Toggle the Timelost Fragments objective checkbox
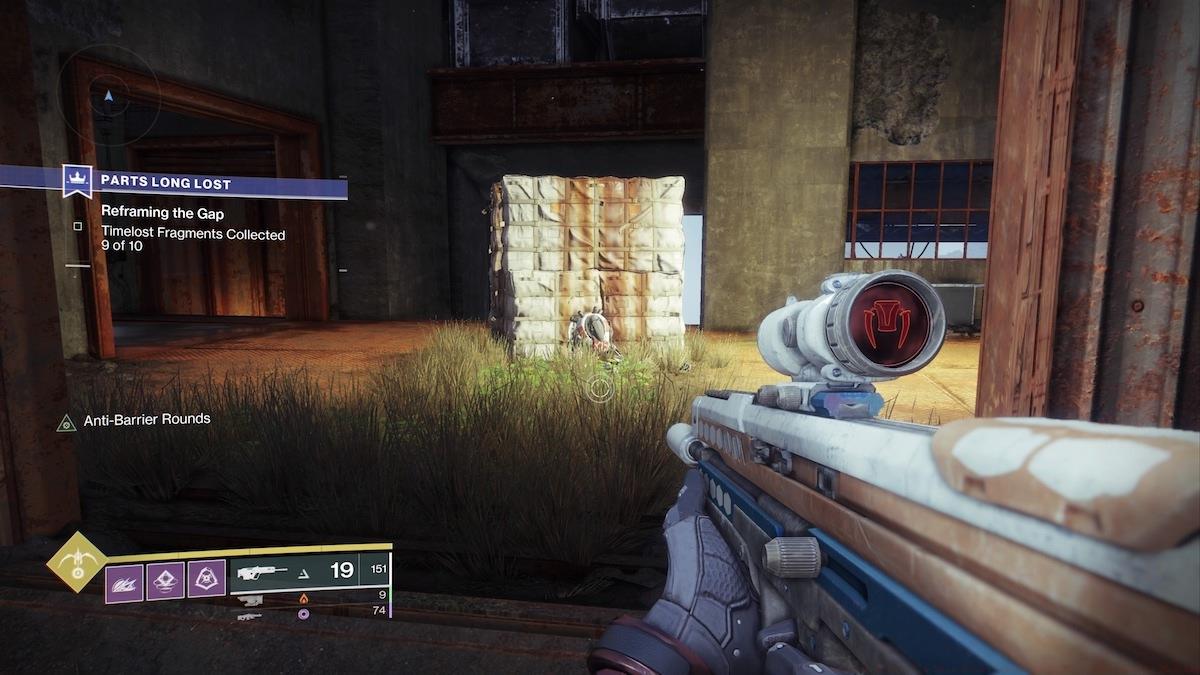The image size is (1200, 675). 77,227
